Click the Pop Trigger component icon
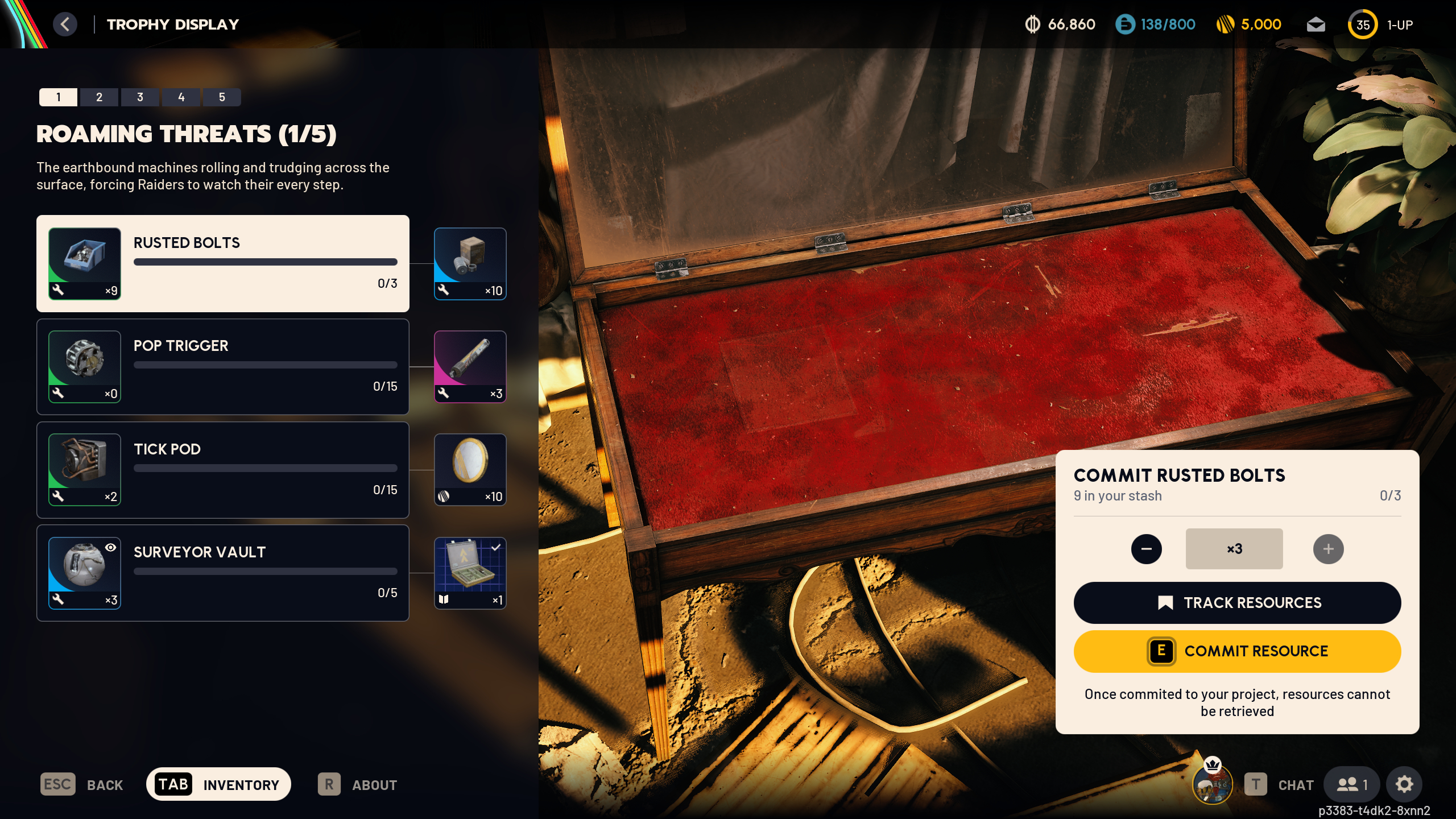 [84, 367]
